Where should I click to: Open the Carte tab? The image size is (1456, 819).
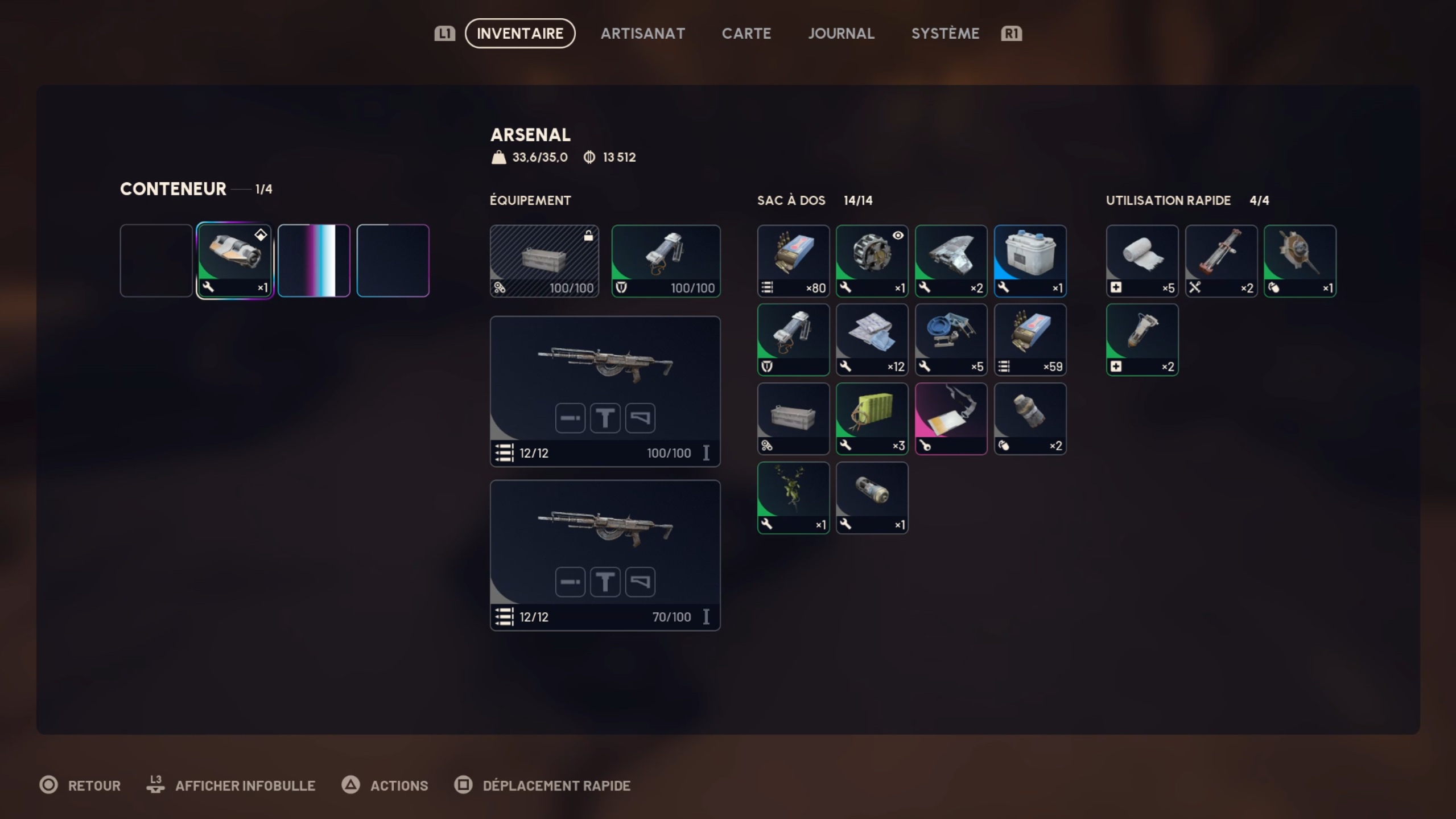pyautogui.click(x=746, y=34)
